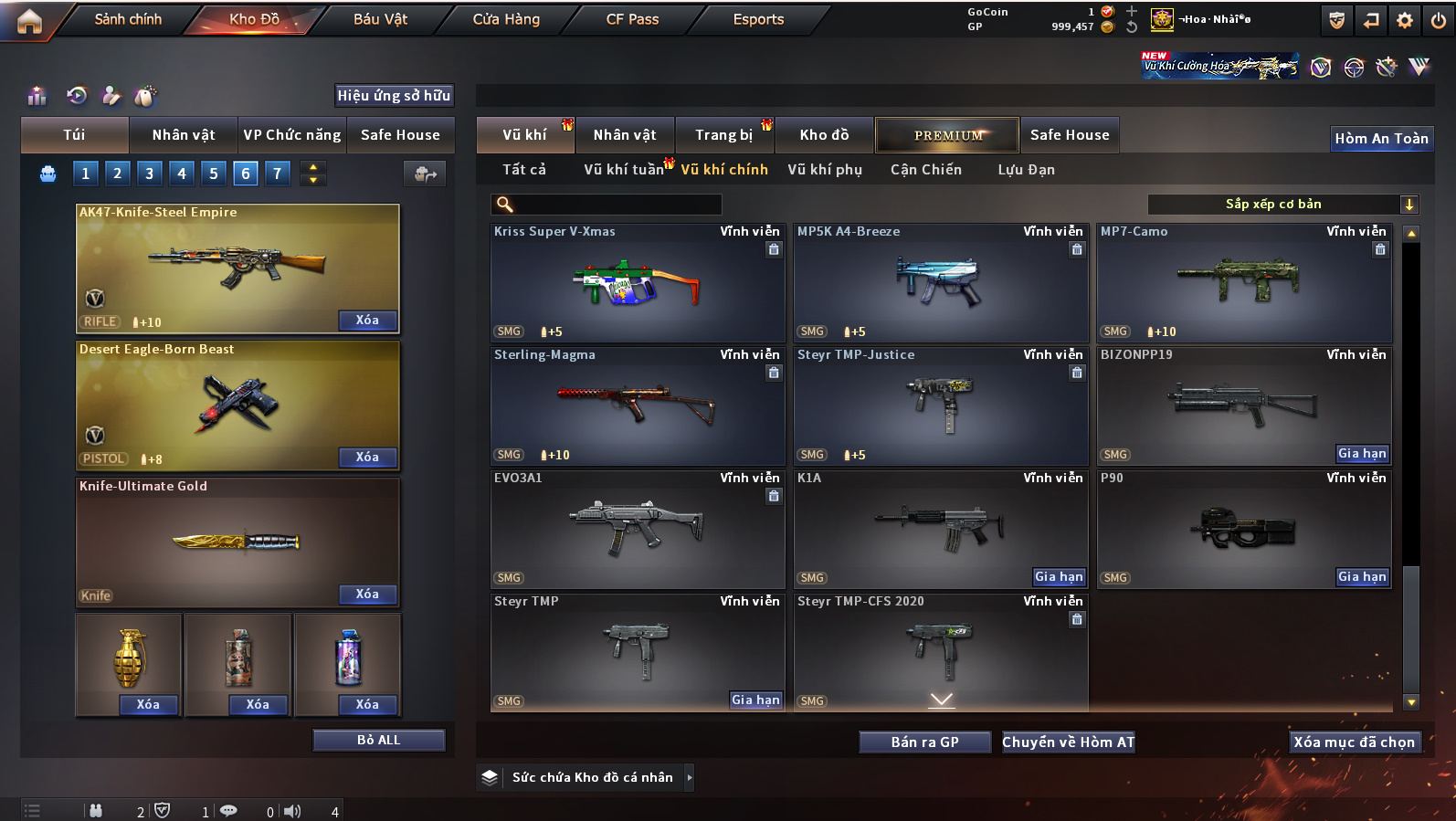Viewport: 1456px width, 821px height.
Task: Choose bag slot number 3
Action: (x=150, y=174)
